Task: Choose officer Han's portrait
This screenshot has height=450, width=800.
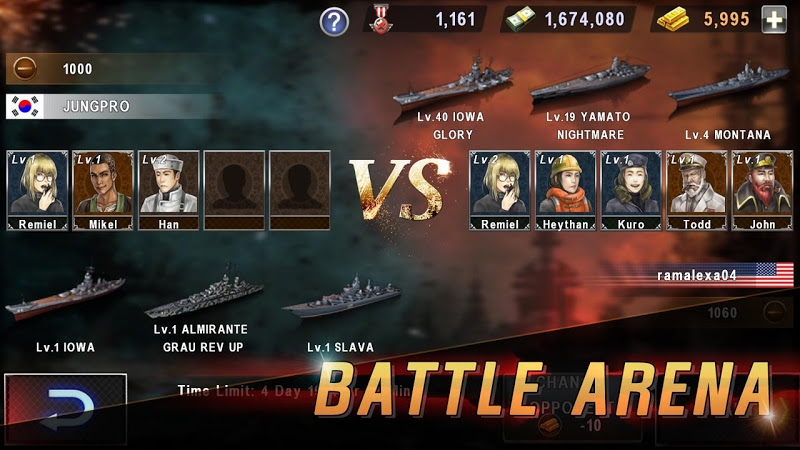Action: (168, 188)
